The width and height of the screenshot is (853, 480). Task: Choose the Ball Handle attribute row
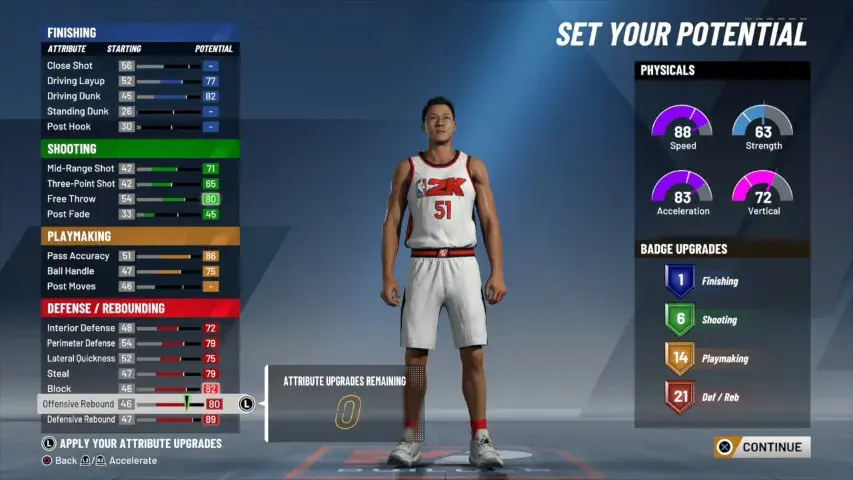pyautogui.click(x=140, y=271)
